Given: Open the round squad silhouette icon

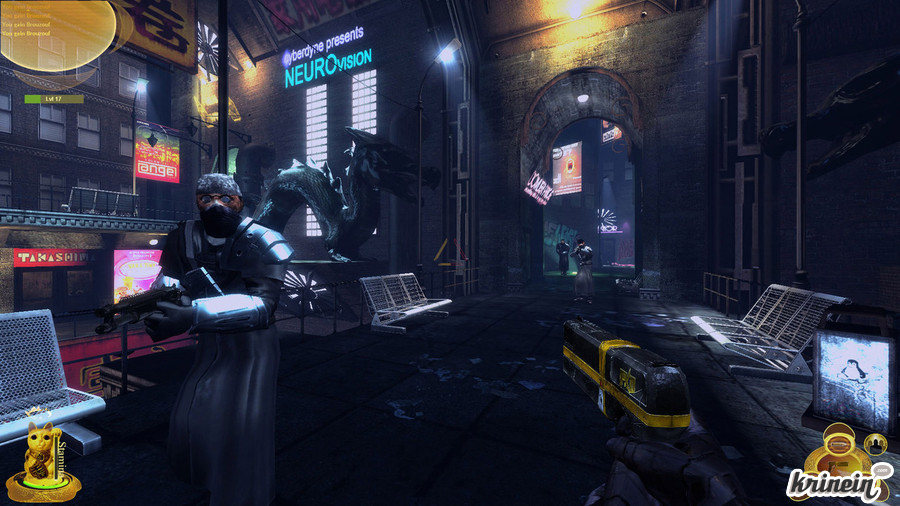Looking at the screenshot, I should tap(875, 443).
